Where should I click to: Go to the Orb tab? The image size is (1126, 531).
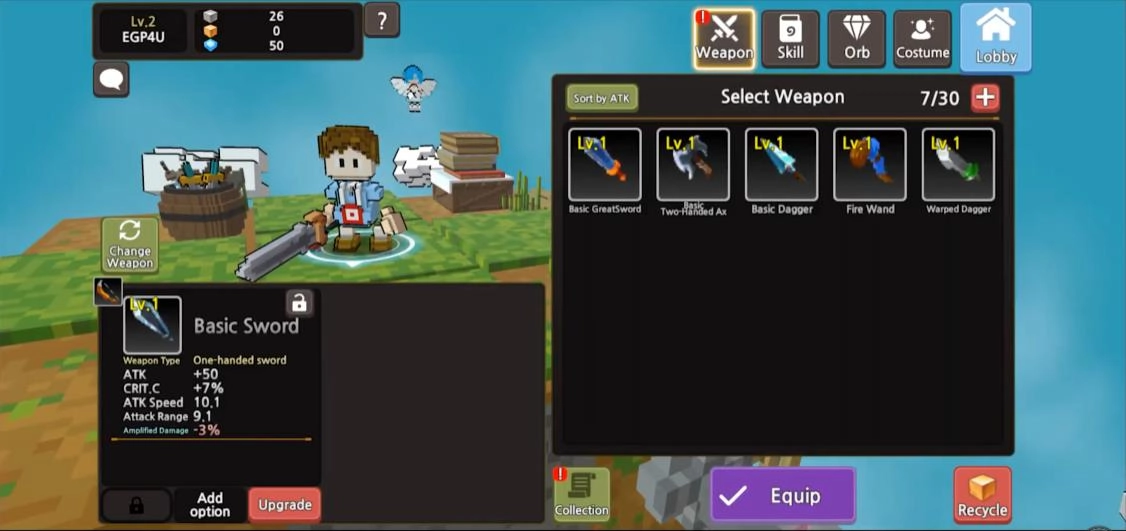[x=856, y=39]
